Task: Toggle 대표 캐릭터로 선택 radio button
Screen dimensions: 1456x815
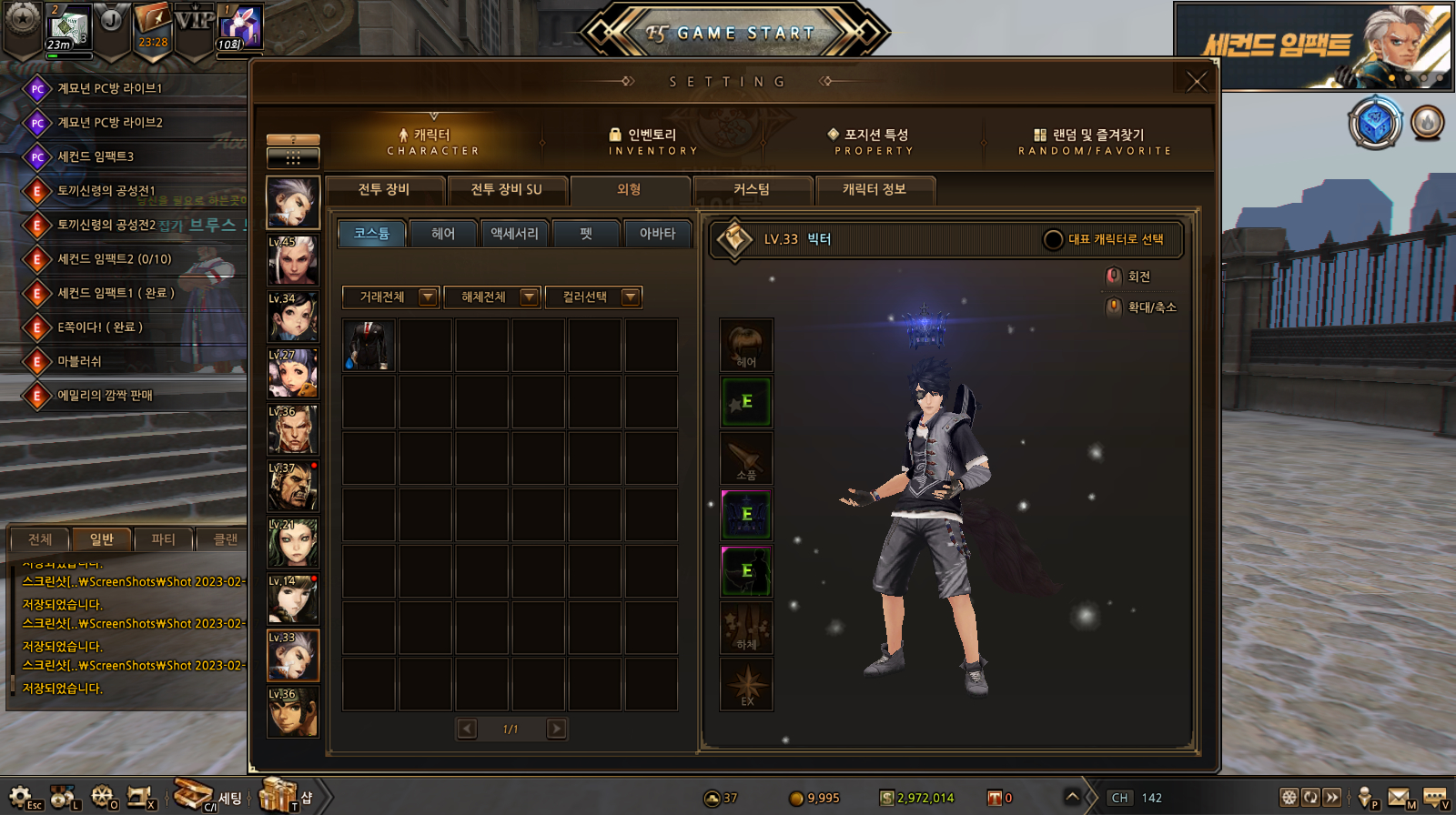Action: pyautogui.click(x=1053, y=239)
